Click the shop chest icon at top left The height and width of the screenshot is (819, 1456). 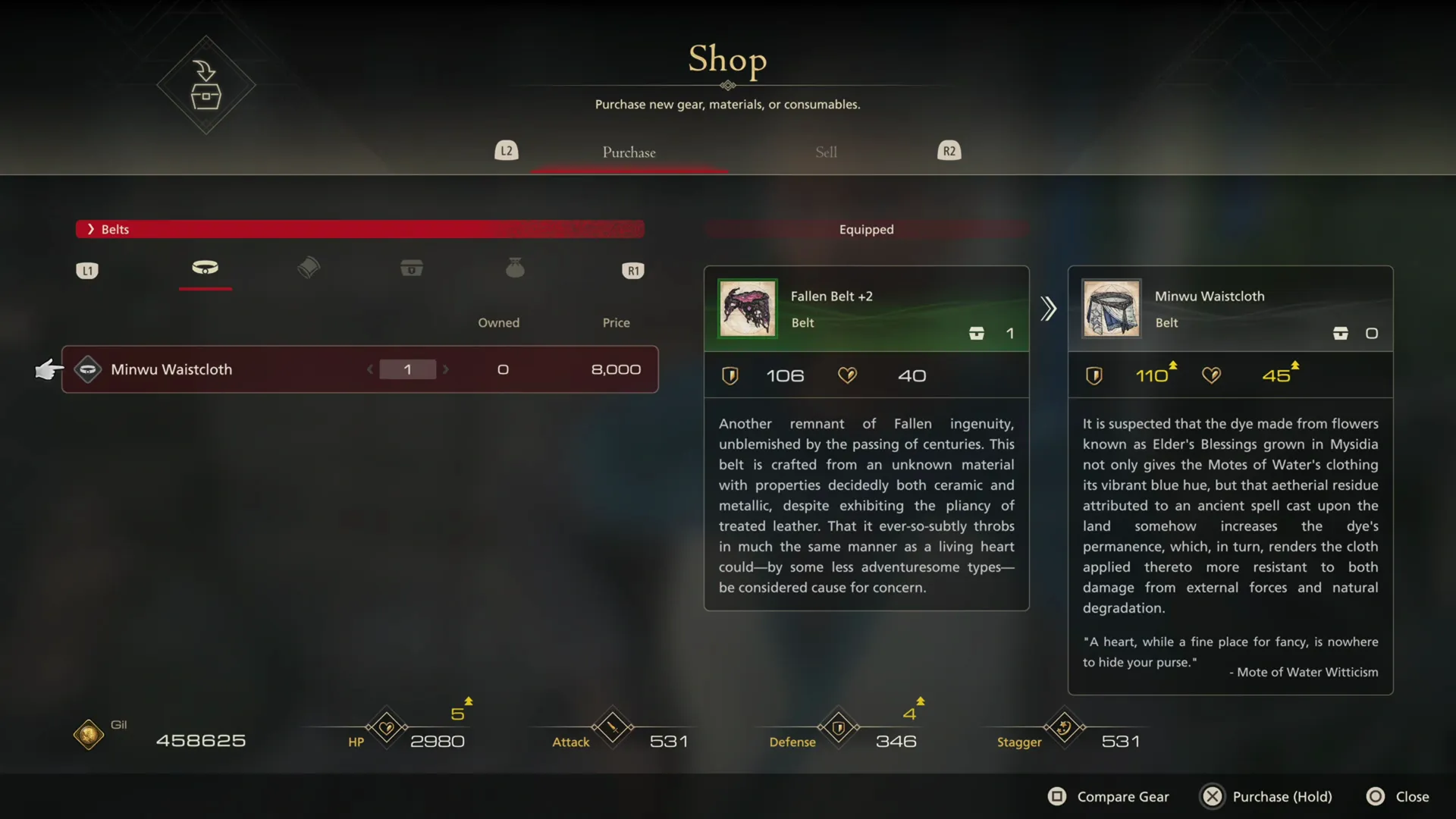206,85
